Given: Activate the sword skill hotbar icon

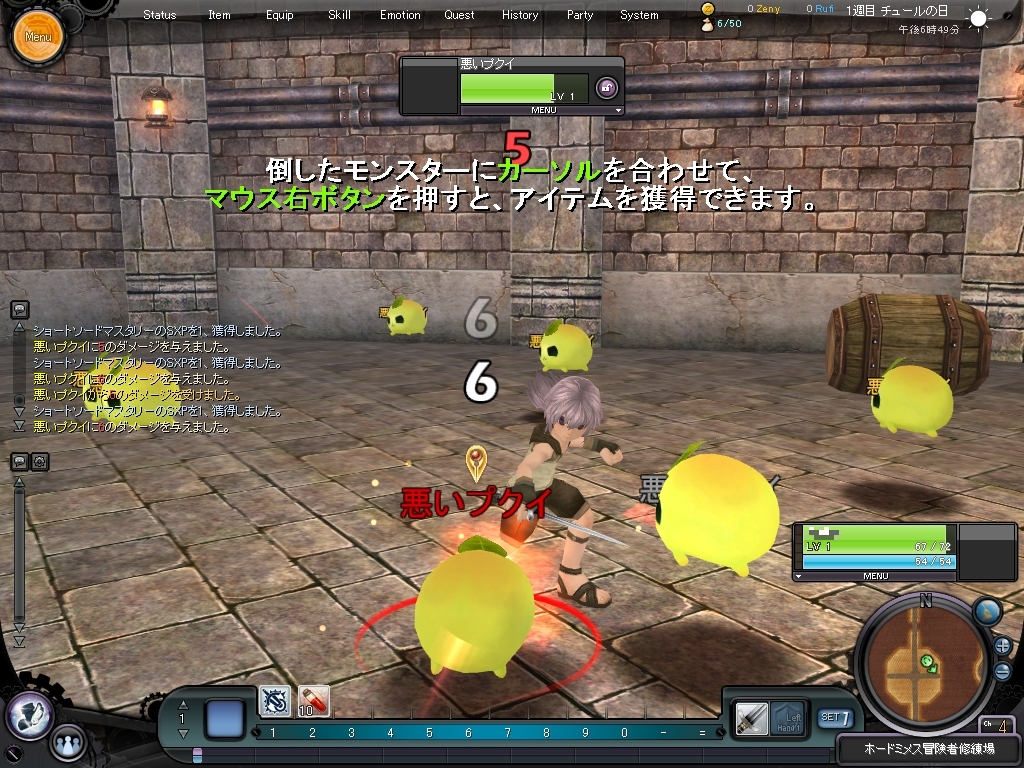Looking at the screenshot, I should pyautogui.click(x=275, y=700).
